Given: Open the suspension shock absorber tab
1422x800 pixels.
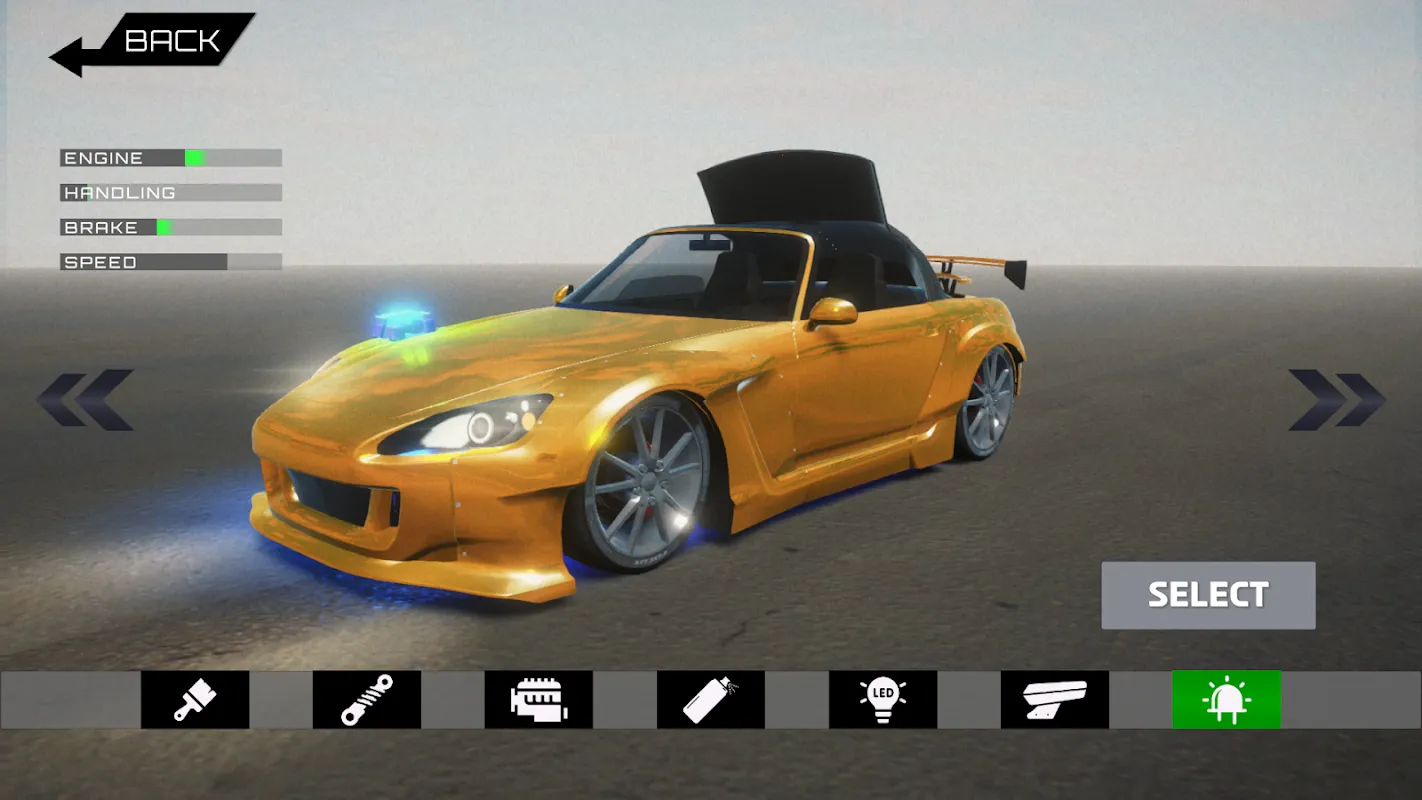Looking at the screenshot, I should pos(367,699).
